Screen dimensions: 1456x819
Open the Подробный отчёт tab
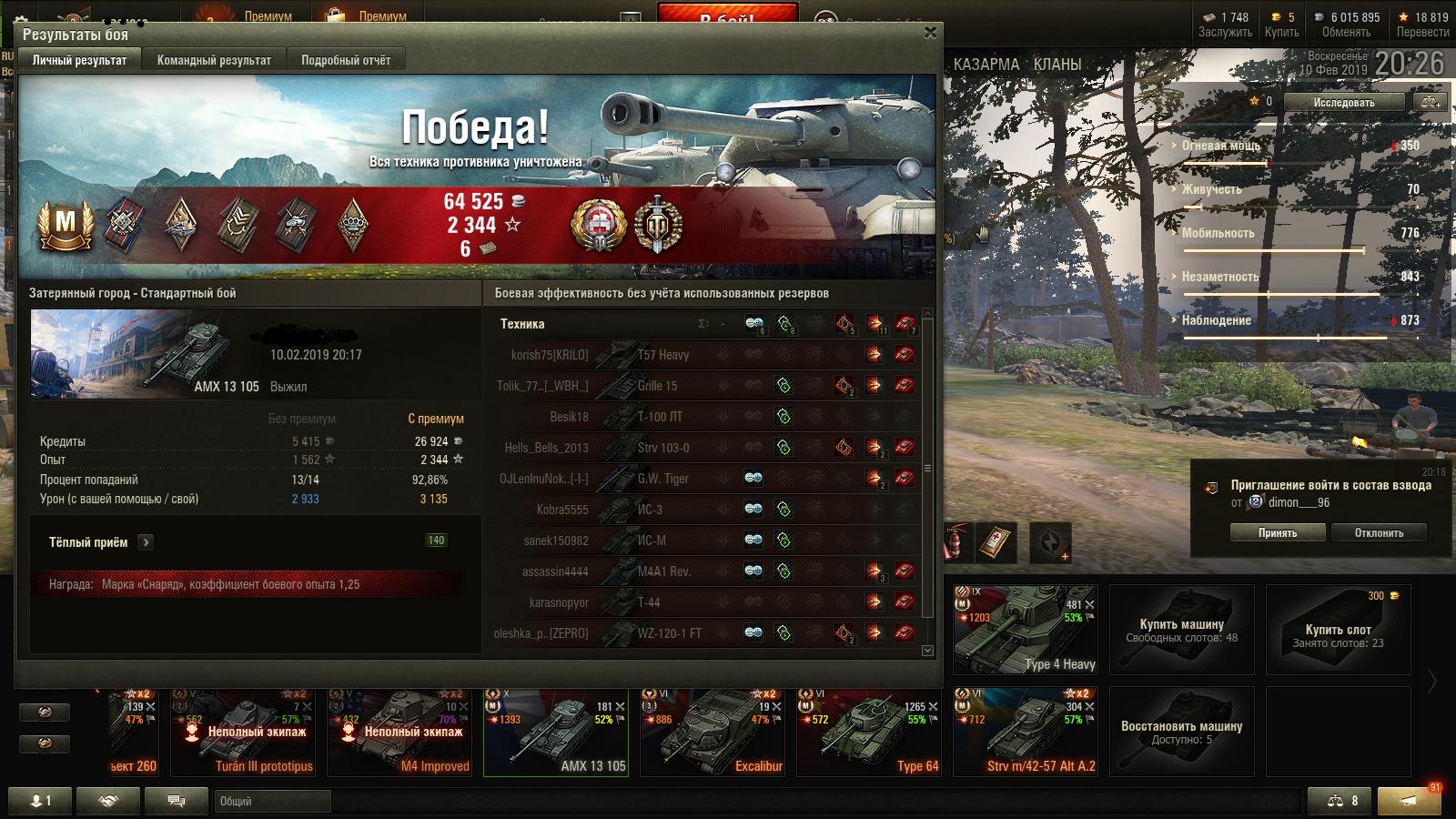coord(346,60)
